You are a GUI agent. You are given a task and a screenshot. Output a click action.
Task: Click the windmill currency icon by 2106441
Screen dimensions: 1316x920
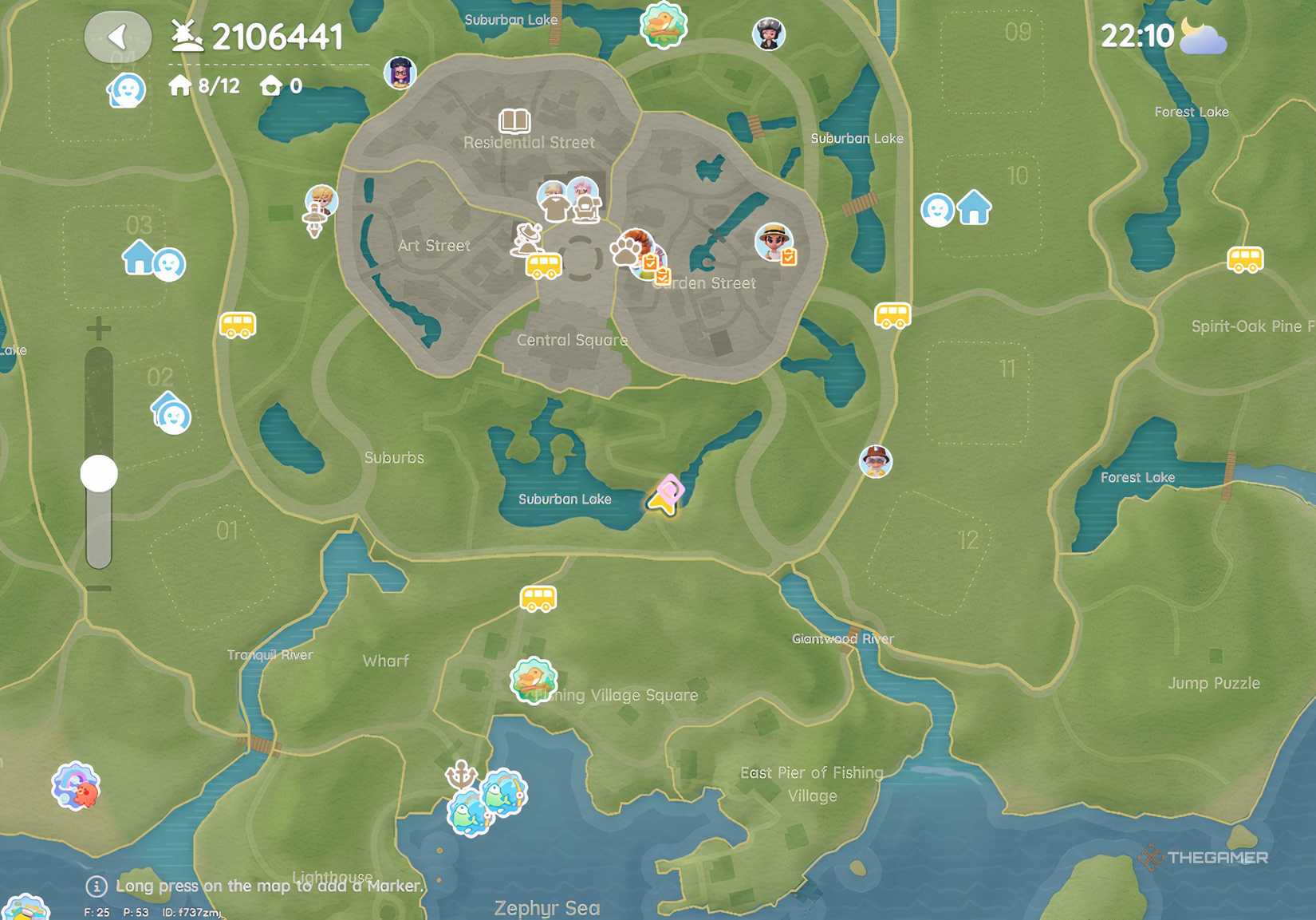tap(184, 34)
